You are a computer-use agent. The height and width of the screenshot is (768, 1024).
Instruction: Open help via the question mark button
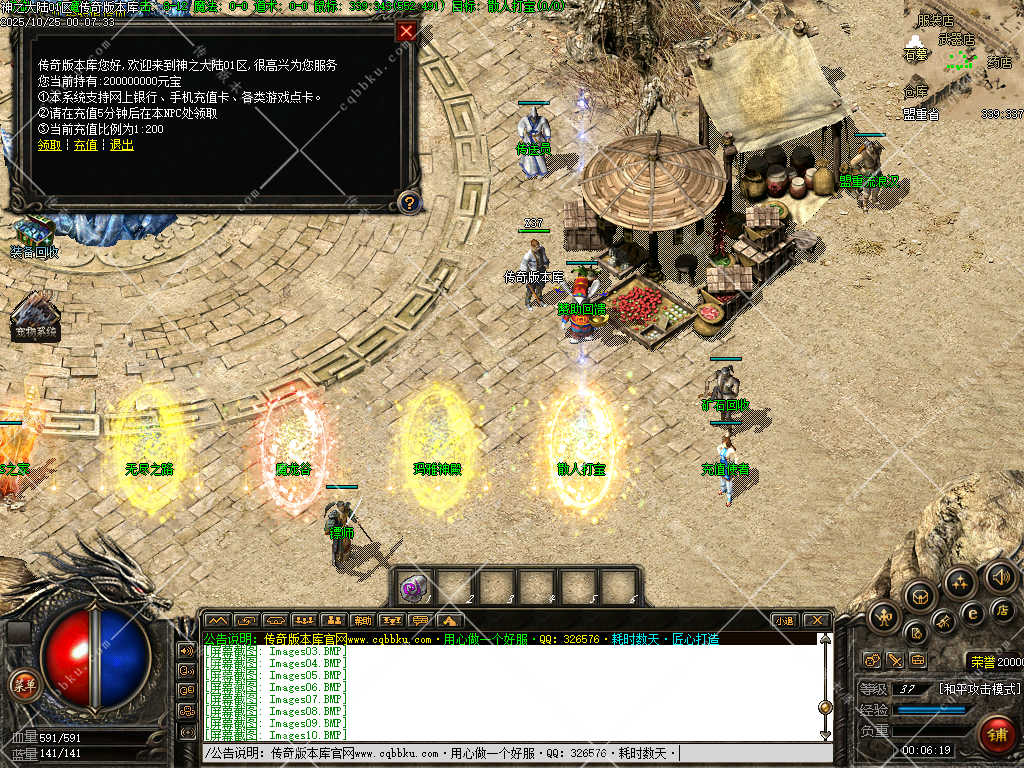pos(408,202)
